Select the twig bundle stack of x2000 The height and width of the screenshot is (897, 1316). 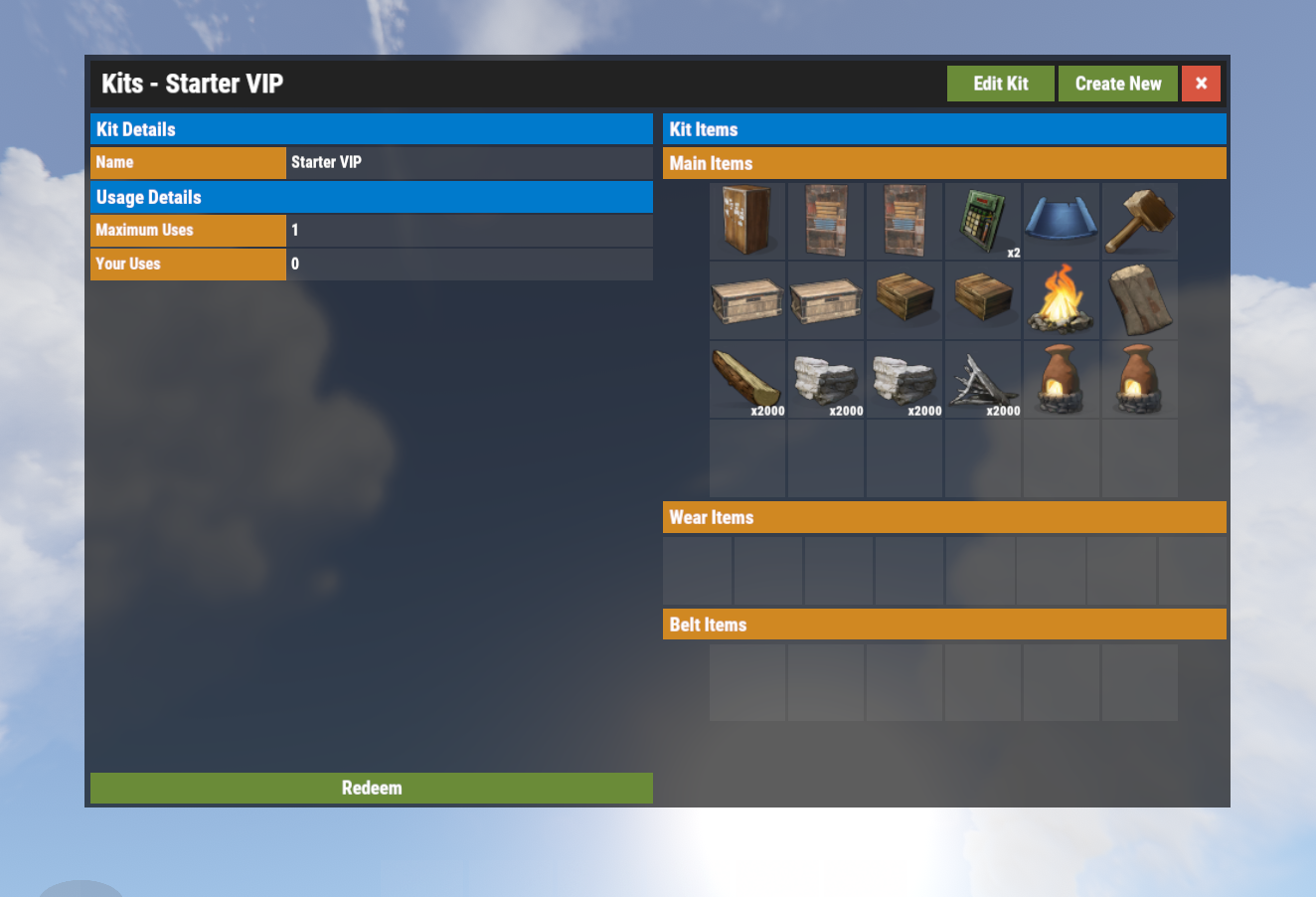983,379
